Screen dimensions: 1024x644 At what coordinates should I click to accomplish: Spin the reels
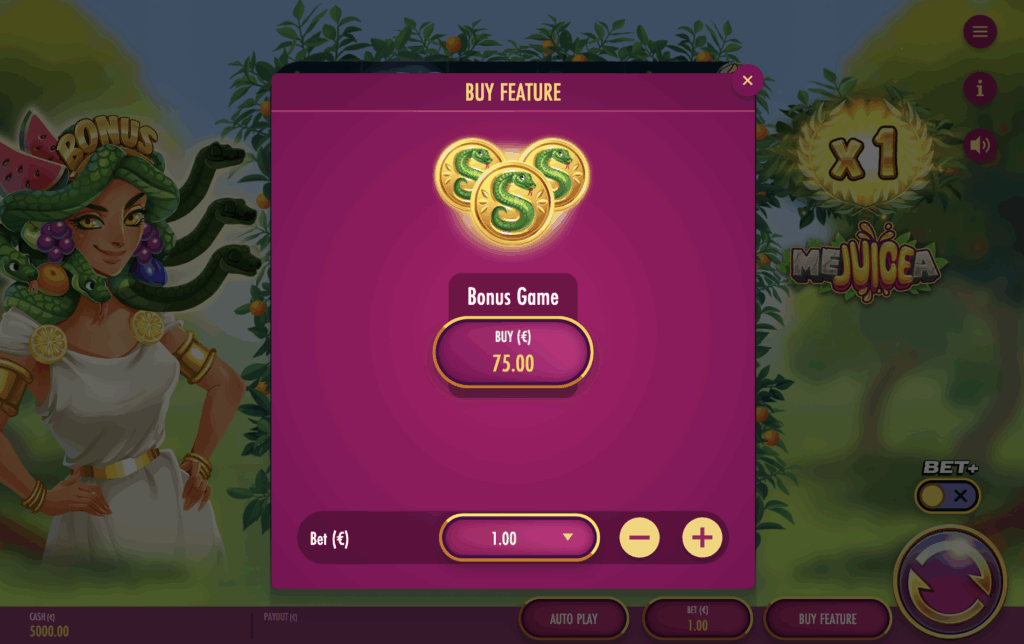(x=949, y=580)
